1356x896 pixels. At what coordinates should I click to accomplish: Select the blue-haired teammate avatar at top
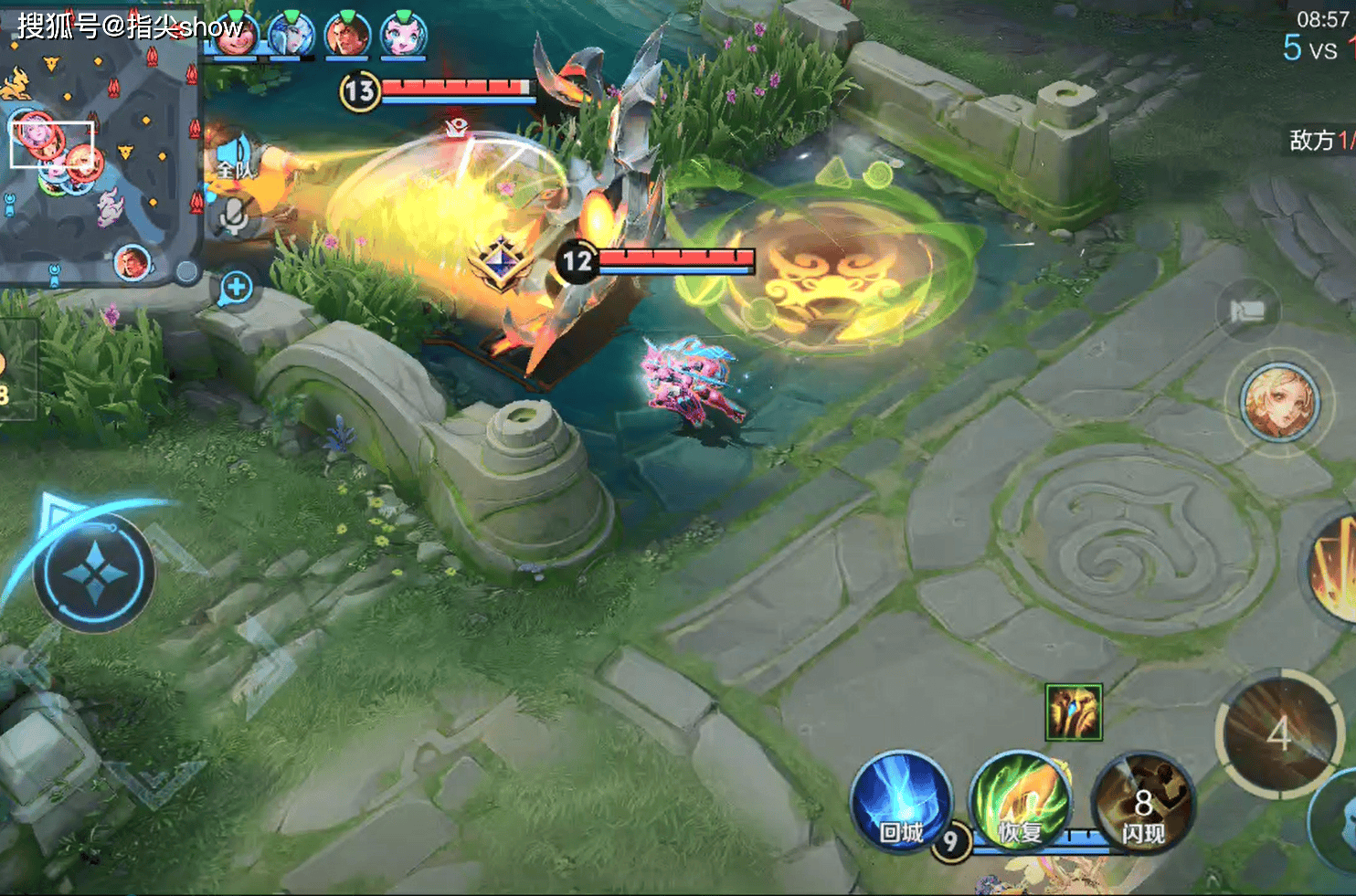291,35
